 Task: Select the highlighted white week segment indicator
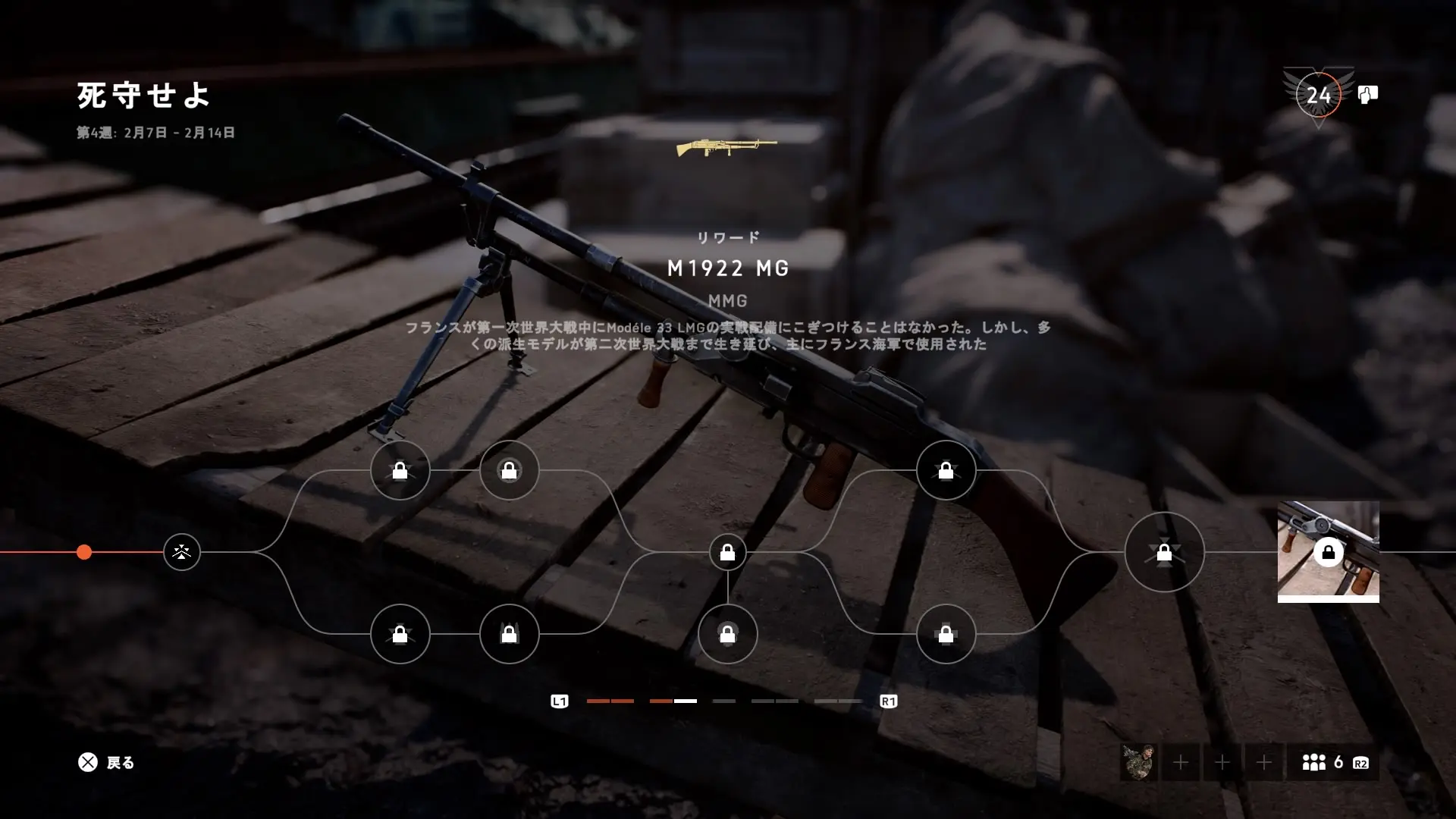pos(685,701)
